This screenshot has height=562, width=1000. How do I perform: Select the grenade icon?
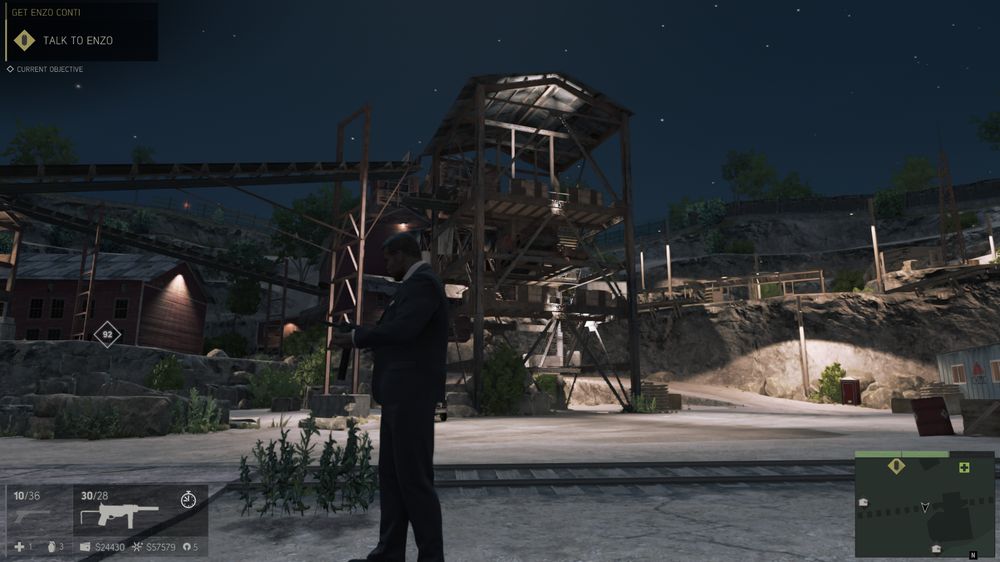click(x=50, y=547)
